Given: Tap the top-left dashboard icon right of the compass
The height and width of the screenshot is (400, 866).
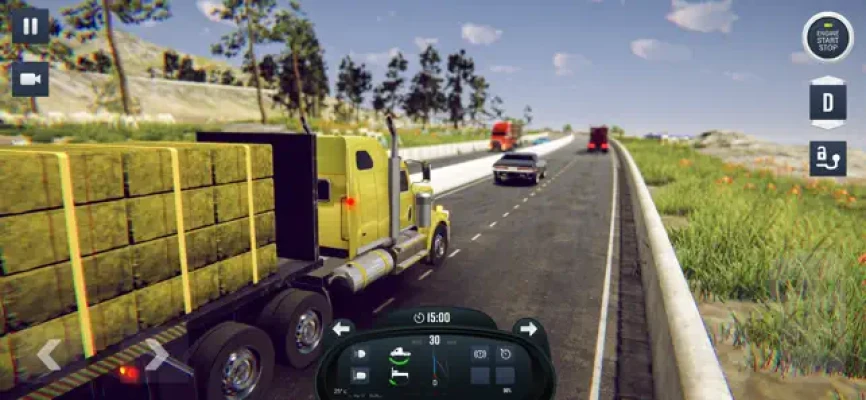Looking at the screenshot, I should click(x=480, y=353).
